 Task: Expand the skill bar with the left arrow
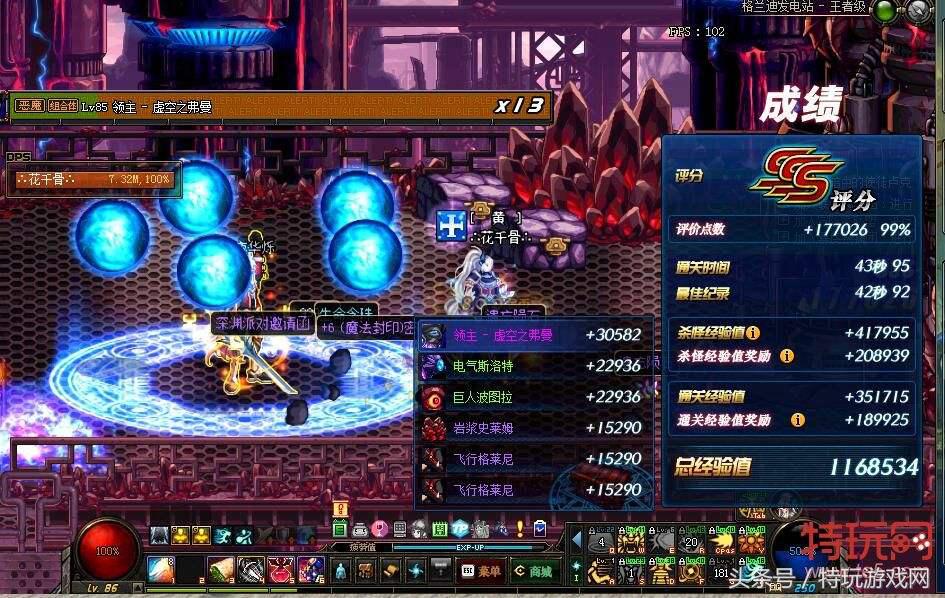576,541
